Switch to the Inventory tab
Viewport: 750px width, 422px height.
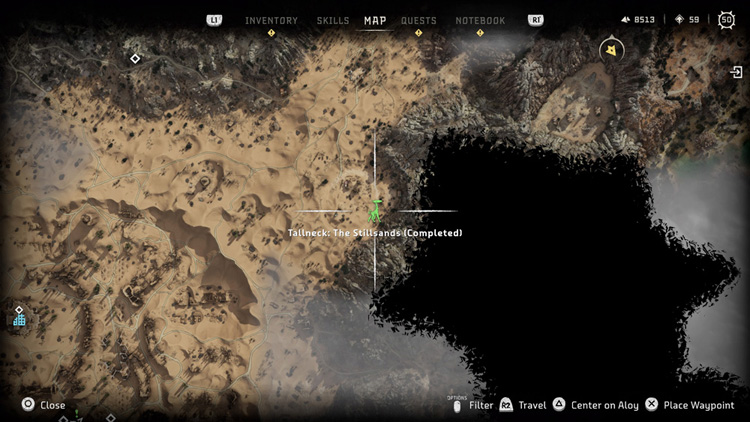pos(271,20)
